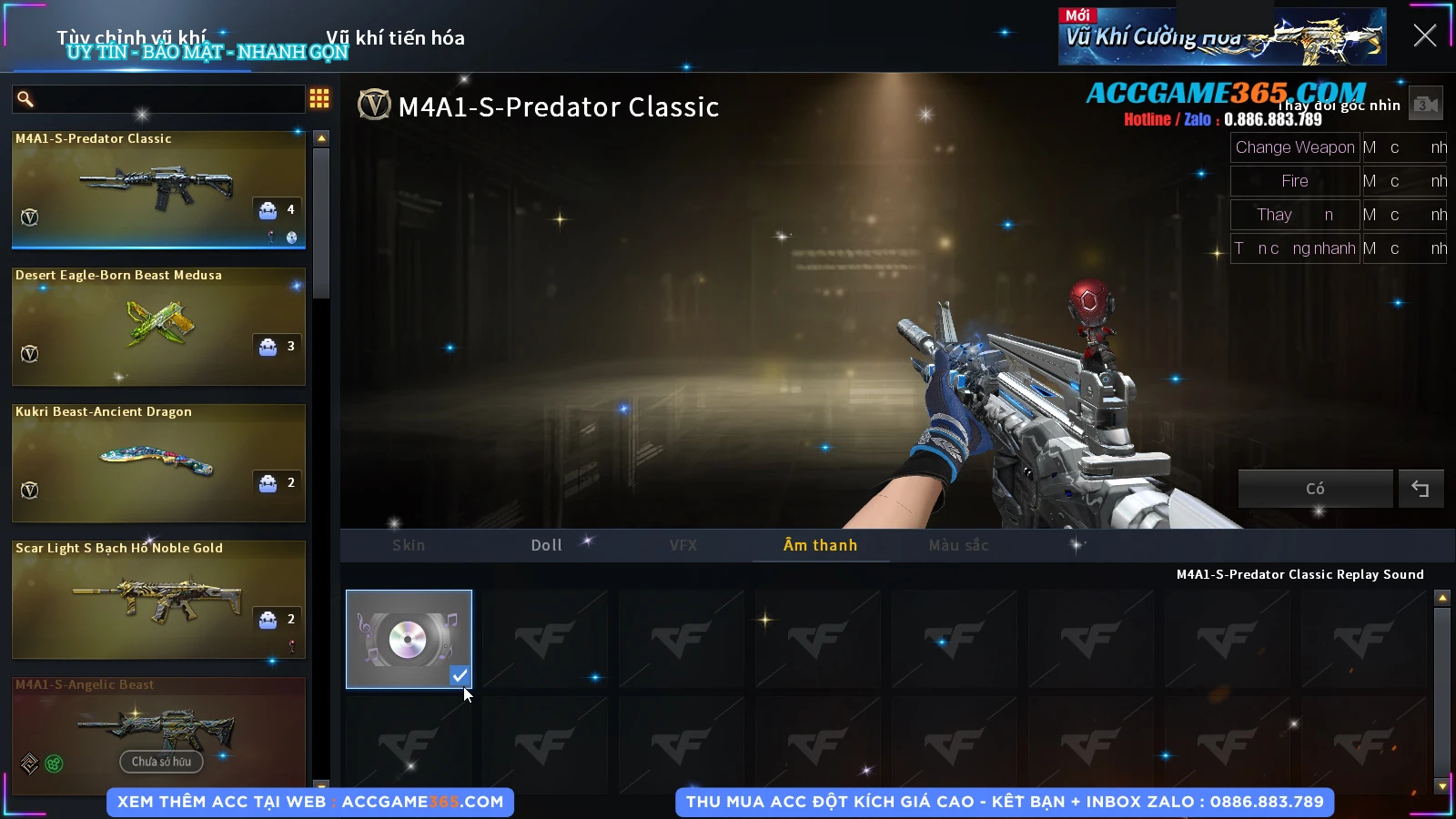Toggle the orange grid view icon
Screen dimensions: 1456x819
[319, 98]
